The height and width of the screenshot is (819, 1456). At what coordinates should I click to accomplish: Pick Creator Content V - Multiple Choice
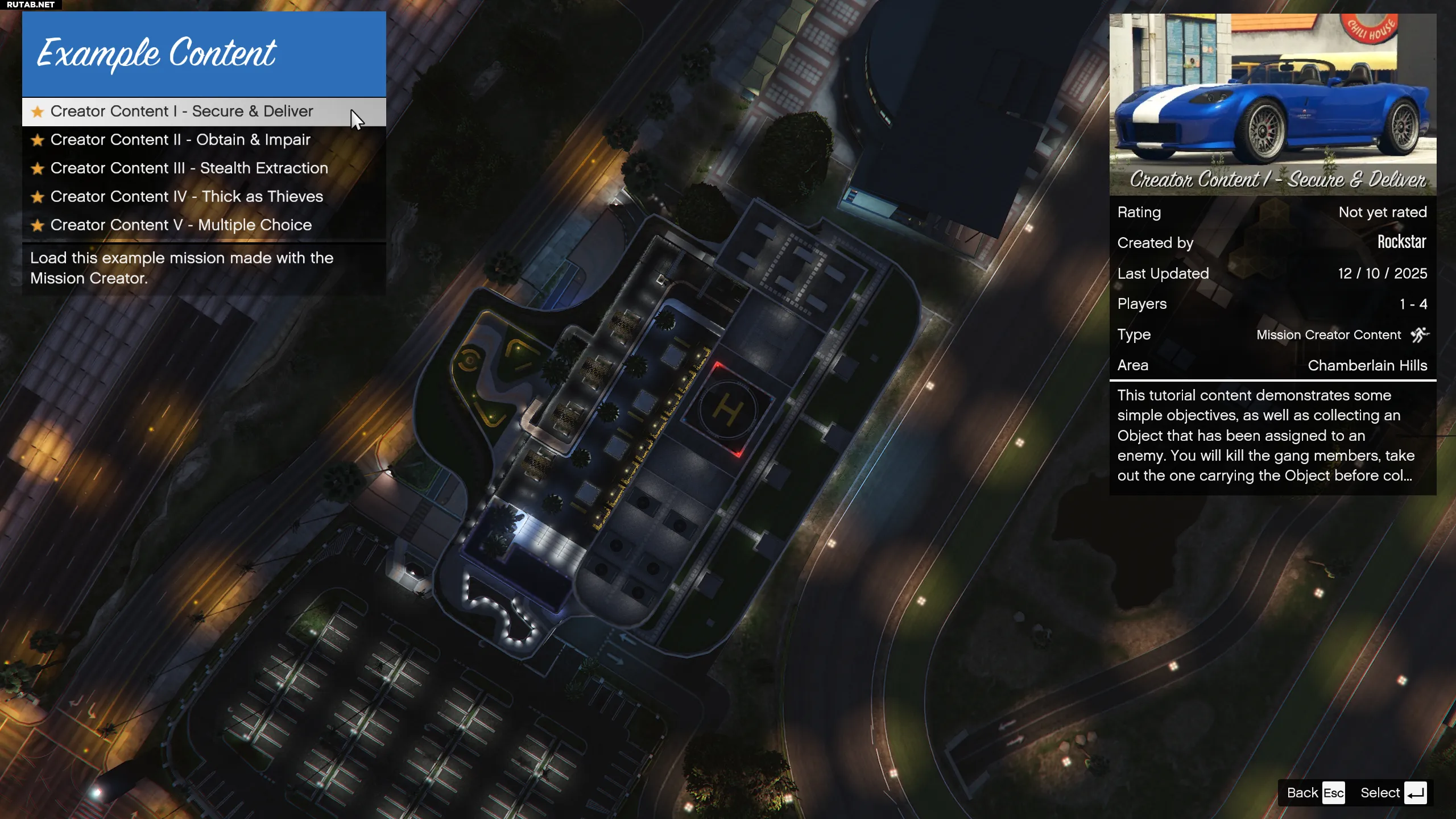(x=181, y=225)
